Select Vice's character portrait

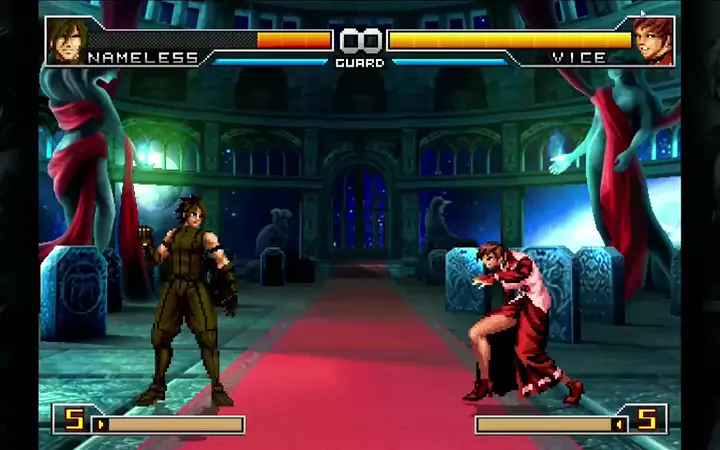tap(654, 39)
